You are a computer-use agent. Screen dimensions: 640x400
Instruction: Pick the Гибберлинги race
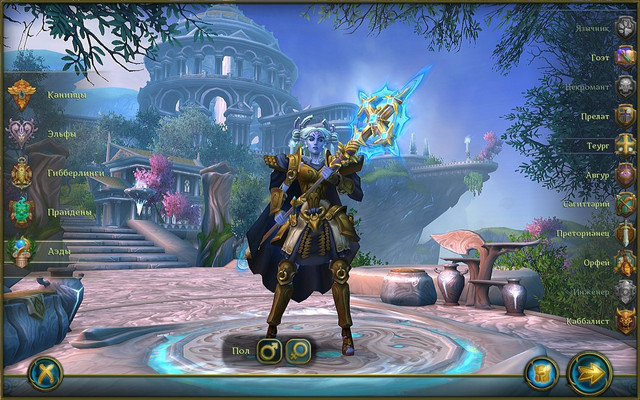click(22, 173)
